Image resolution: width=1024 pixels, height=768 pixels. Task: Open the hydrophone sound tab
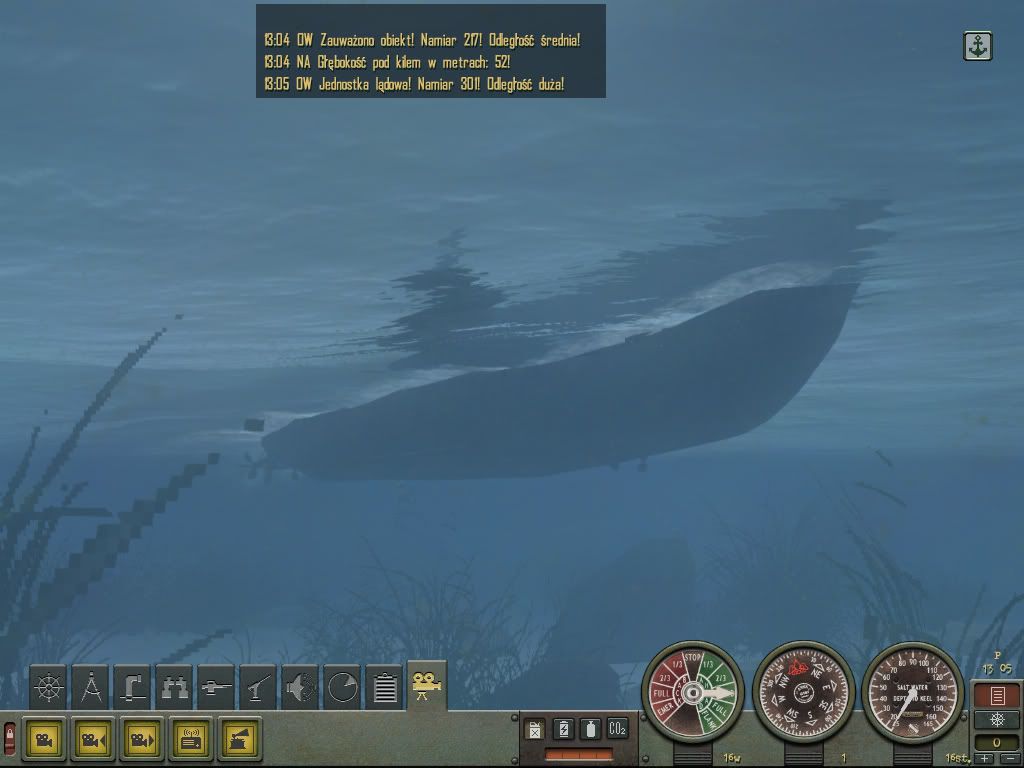(x=300, y=687)
